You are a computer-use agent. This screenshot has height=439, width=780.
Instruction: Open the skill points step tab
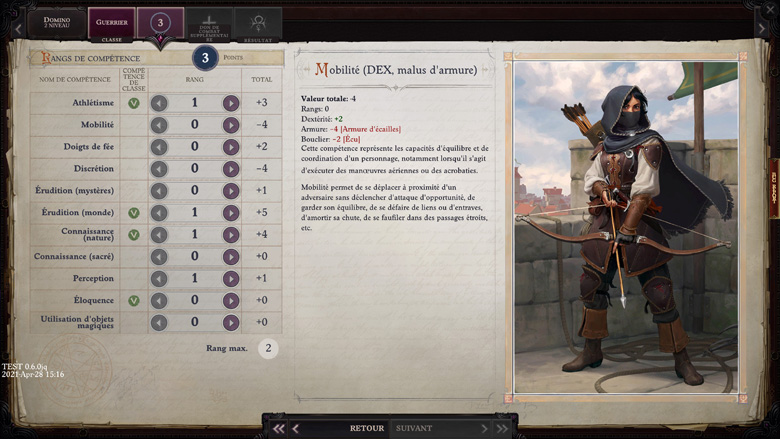[x=160, y=24]
